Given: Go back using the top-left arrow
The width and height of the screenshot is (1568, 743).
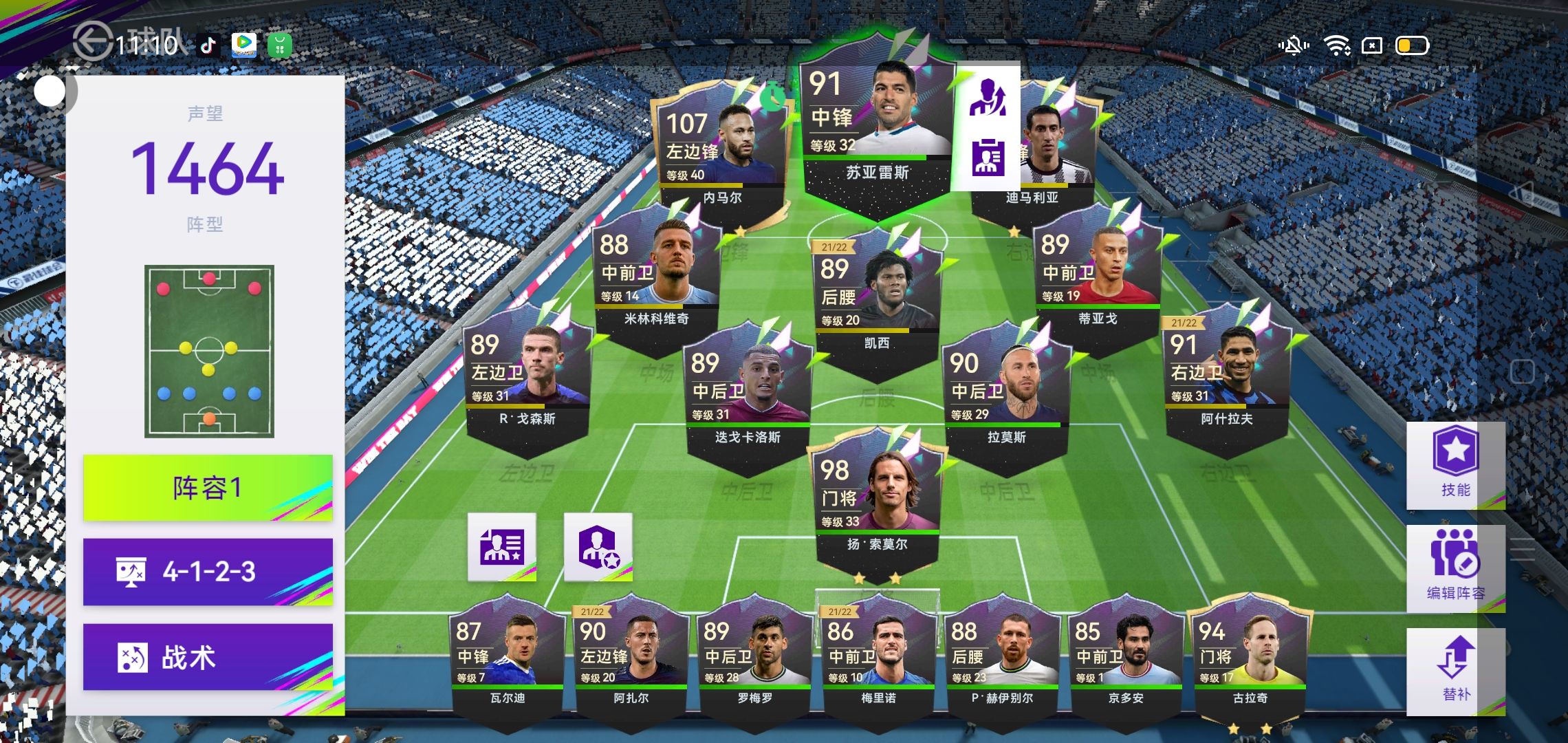Looking at the screenshot, I should point(92,41).
